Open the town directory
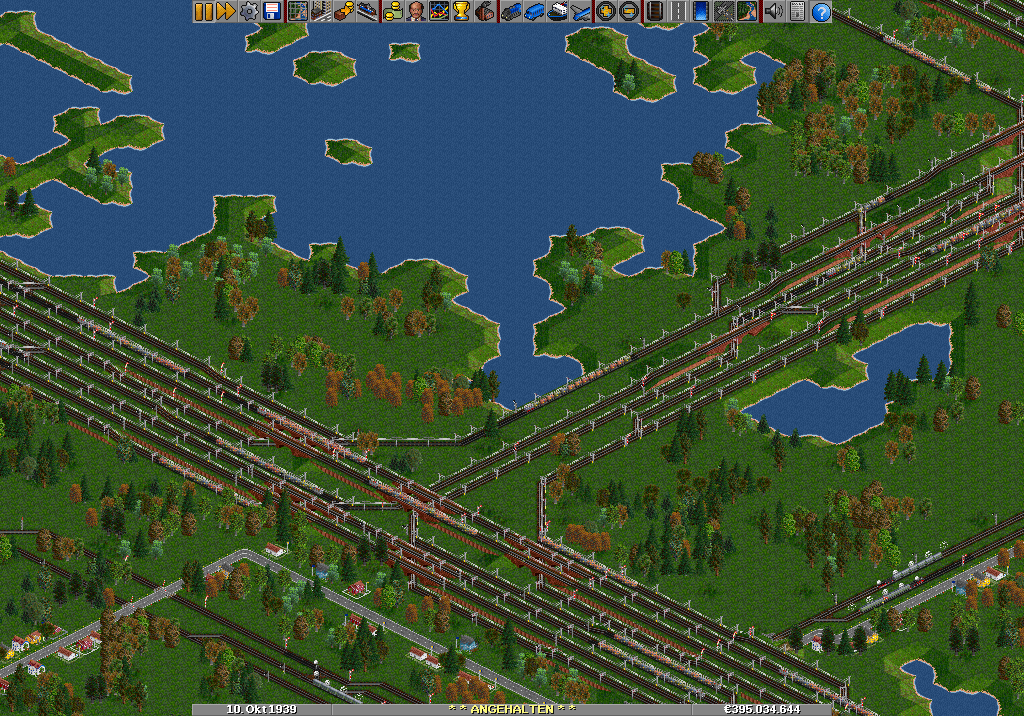Screen dimensions: 1024x716 (x=321, y=11)
